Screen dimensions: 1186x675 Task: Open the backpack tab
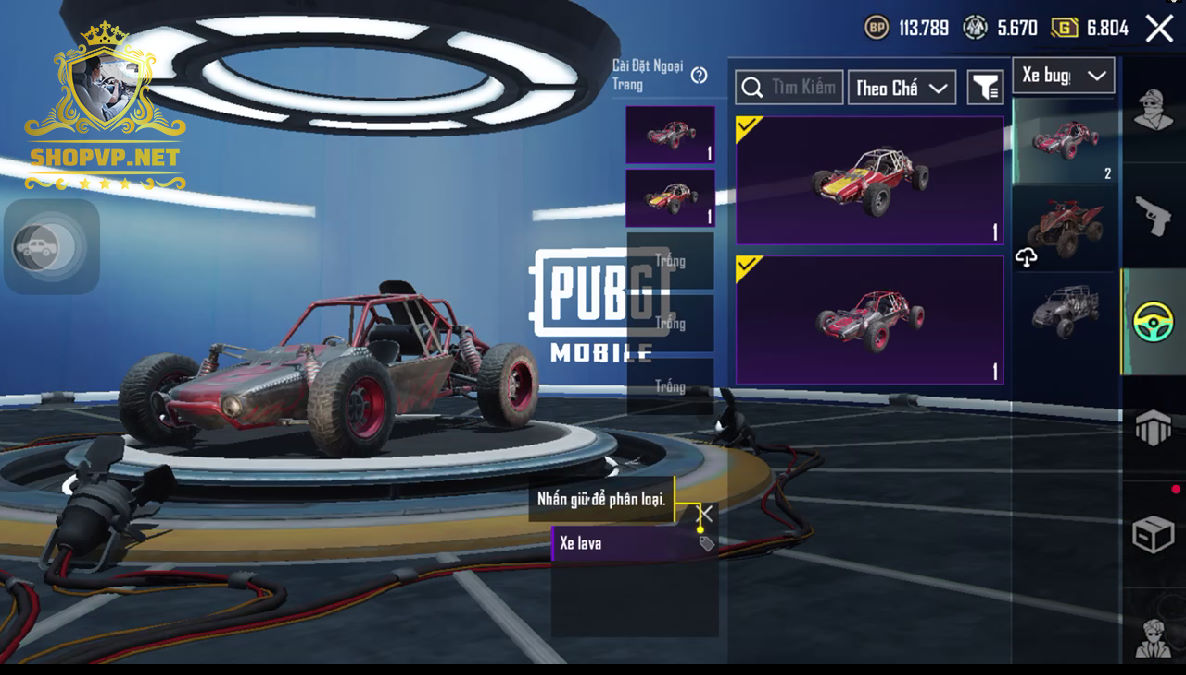click(1153, 428)
